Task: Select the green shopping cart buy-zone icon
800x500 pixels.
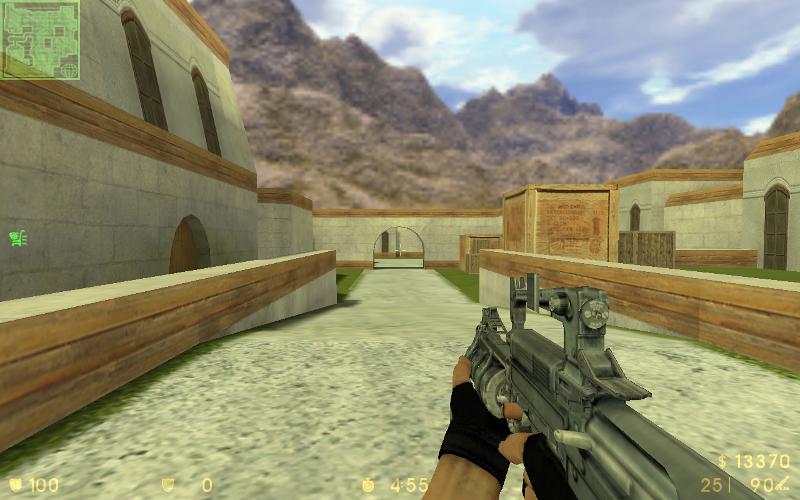Action: (18, 238)
